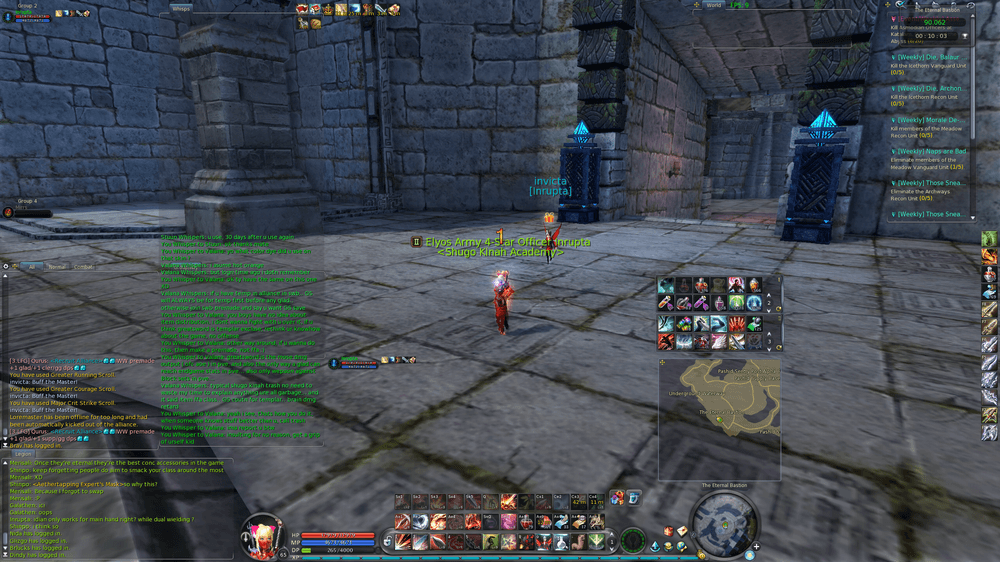
Task: Toggle the quickbar lock icon
Action: [x=387, y=541]
